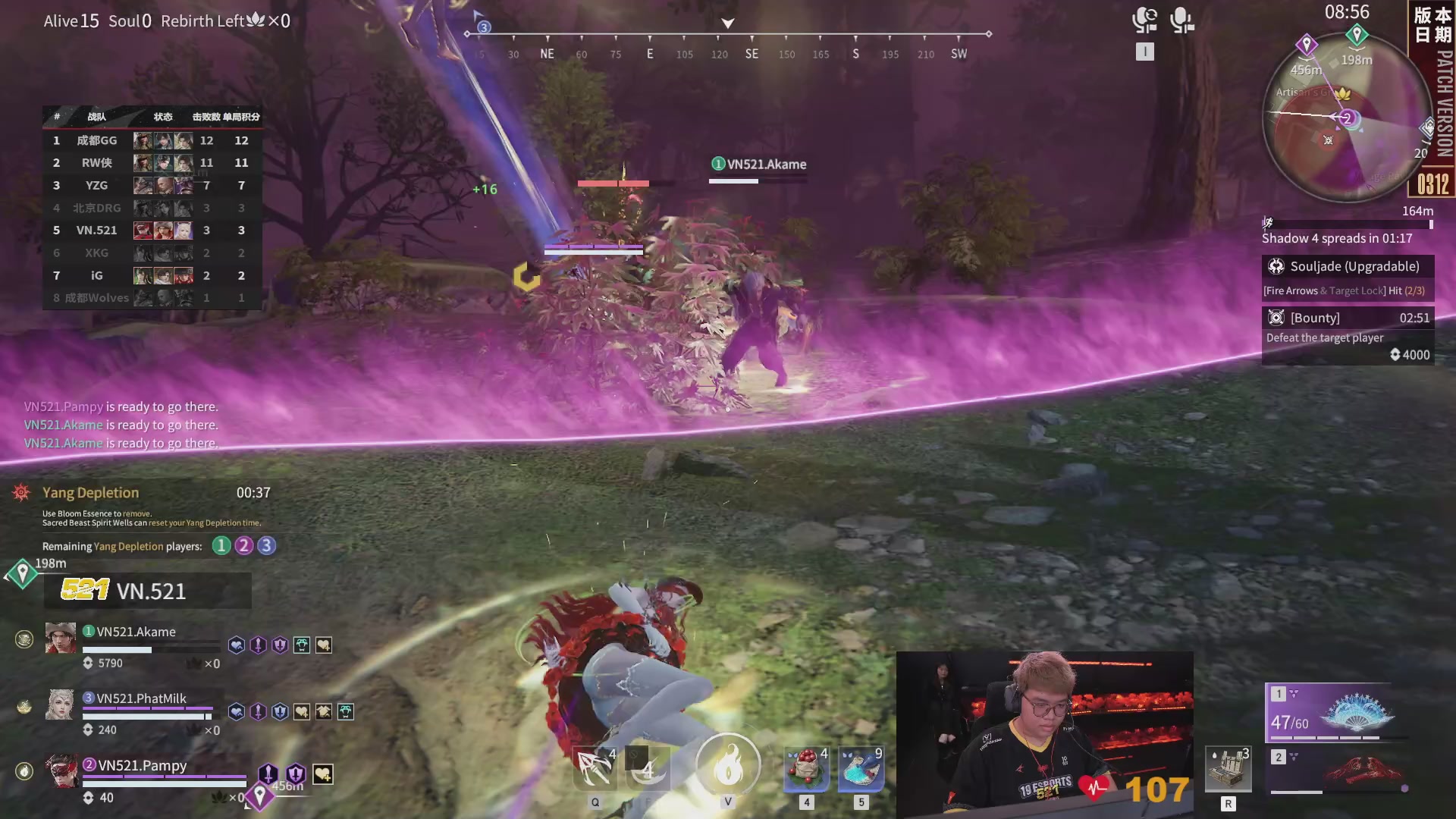This screenshot has width=1456, height=819.
Task: Activate the grappling hook icon
Action: coord(595,769)
